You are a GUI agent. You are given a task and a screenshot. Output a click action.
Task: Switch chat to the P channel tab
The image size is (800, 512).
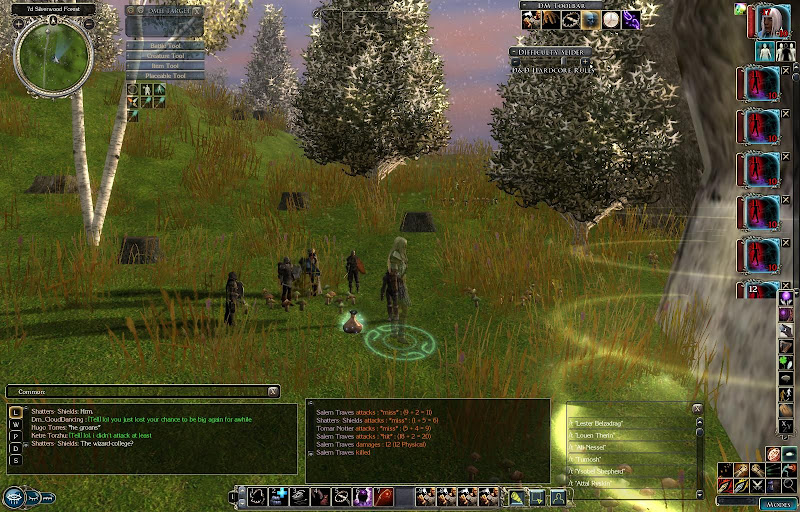pos(16,436)
